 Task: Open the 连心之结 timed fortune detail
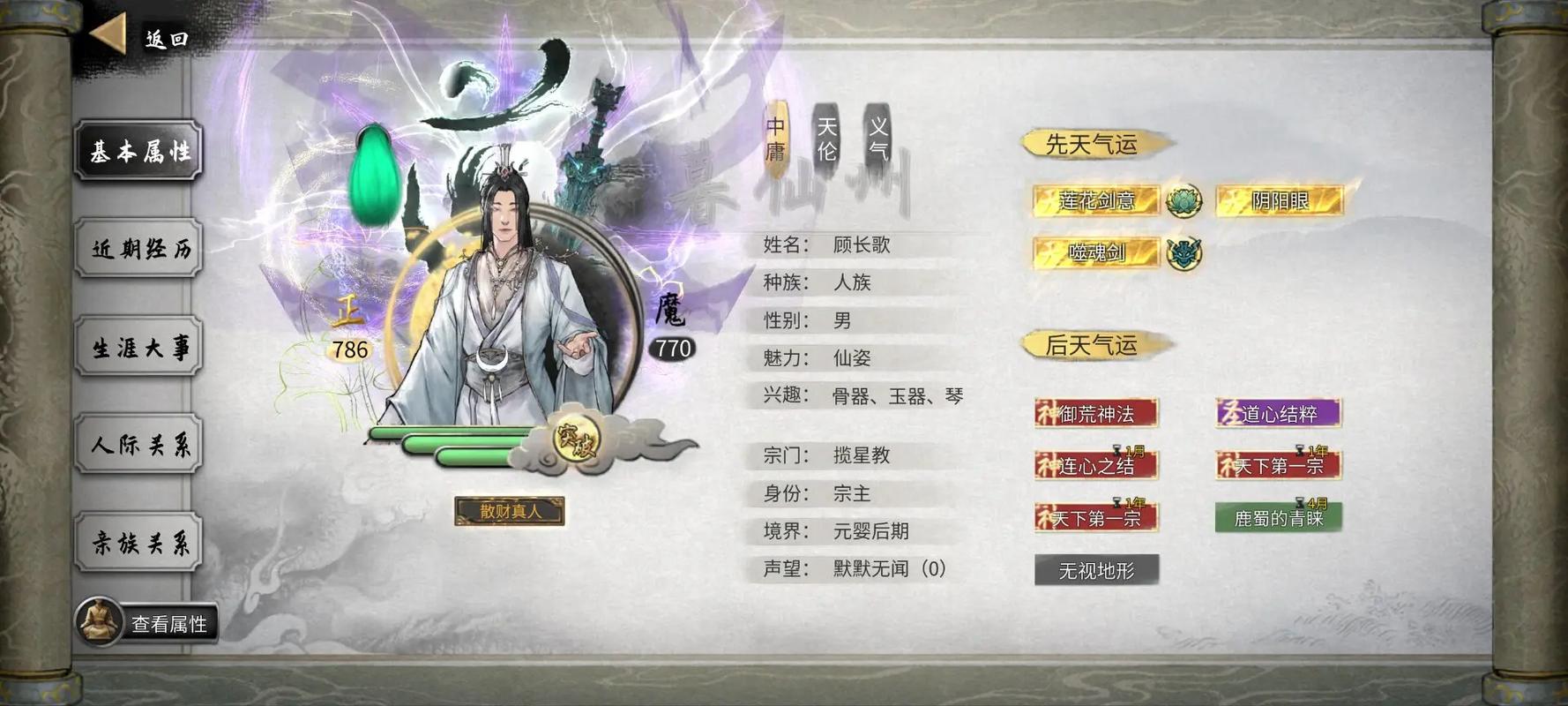coord(1094,465)
